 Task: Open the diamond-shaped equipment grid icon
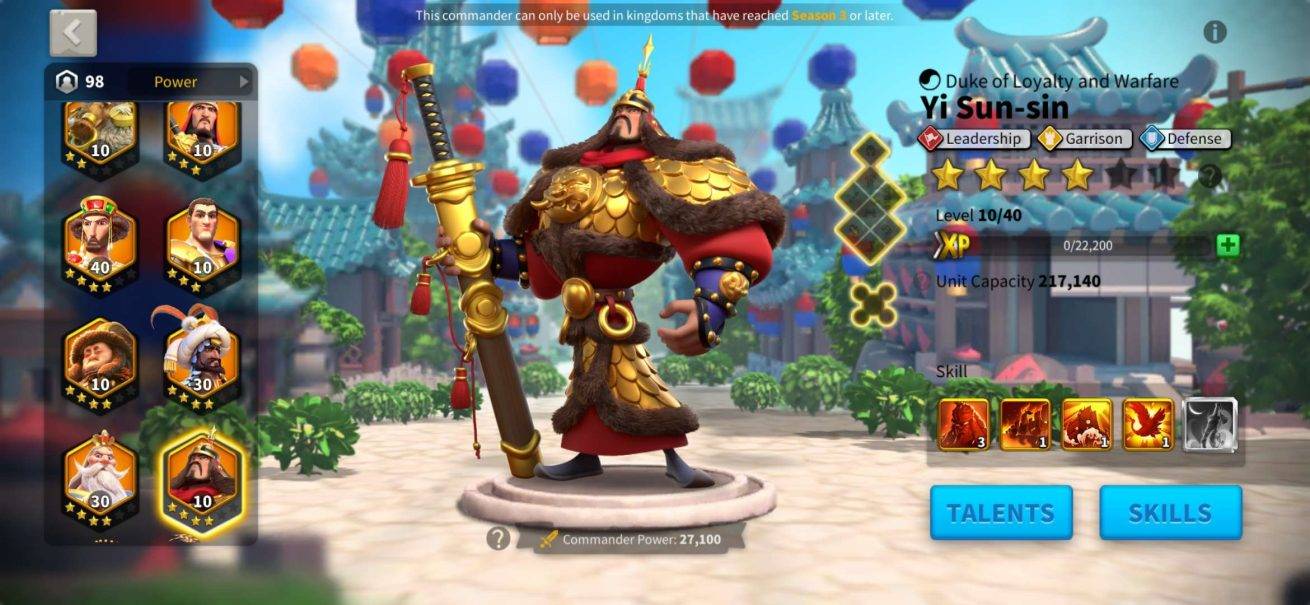tap(870, 200)
